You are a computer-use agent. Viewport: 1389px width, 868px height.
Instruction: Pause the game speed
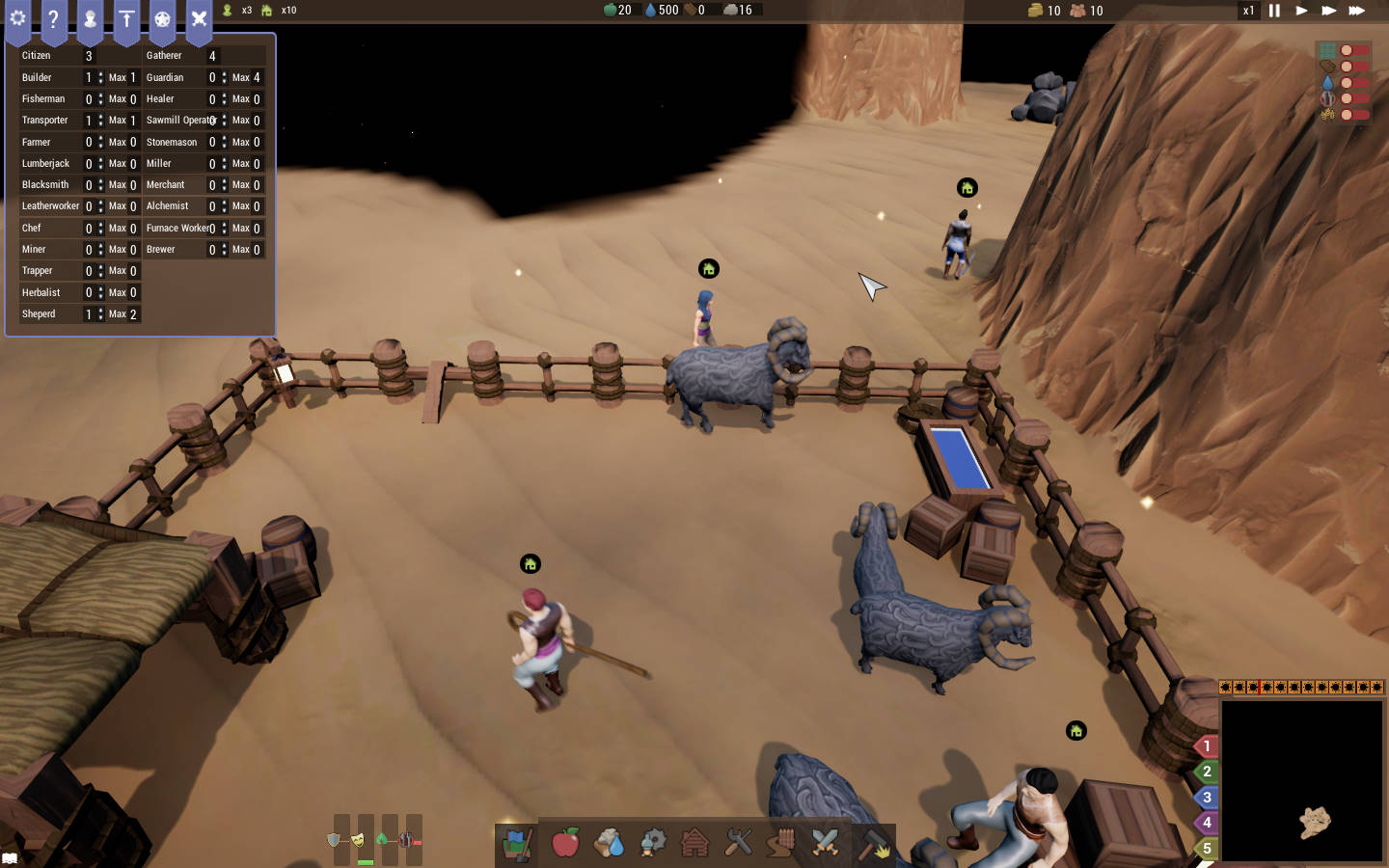[1274, 11]
